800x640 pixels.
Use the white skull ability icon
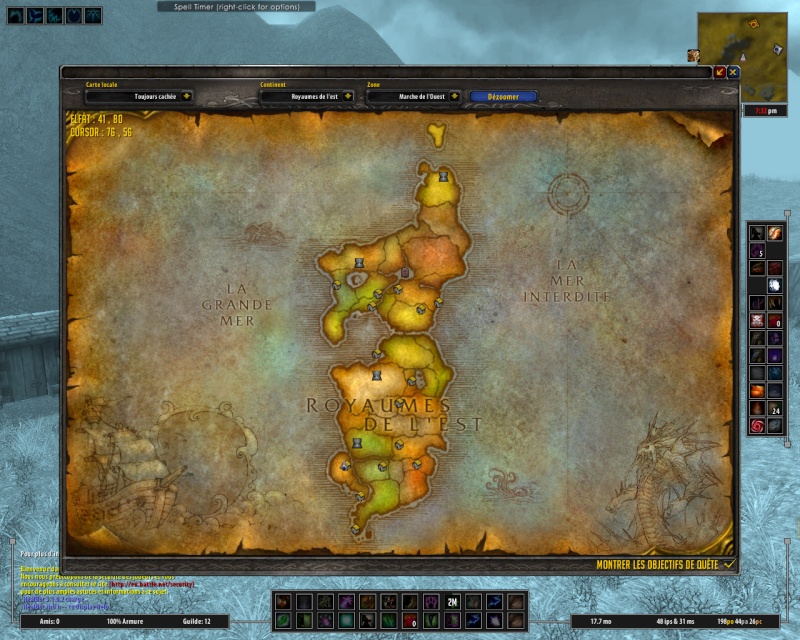tap(757, 320)
